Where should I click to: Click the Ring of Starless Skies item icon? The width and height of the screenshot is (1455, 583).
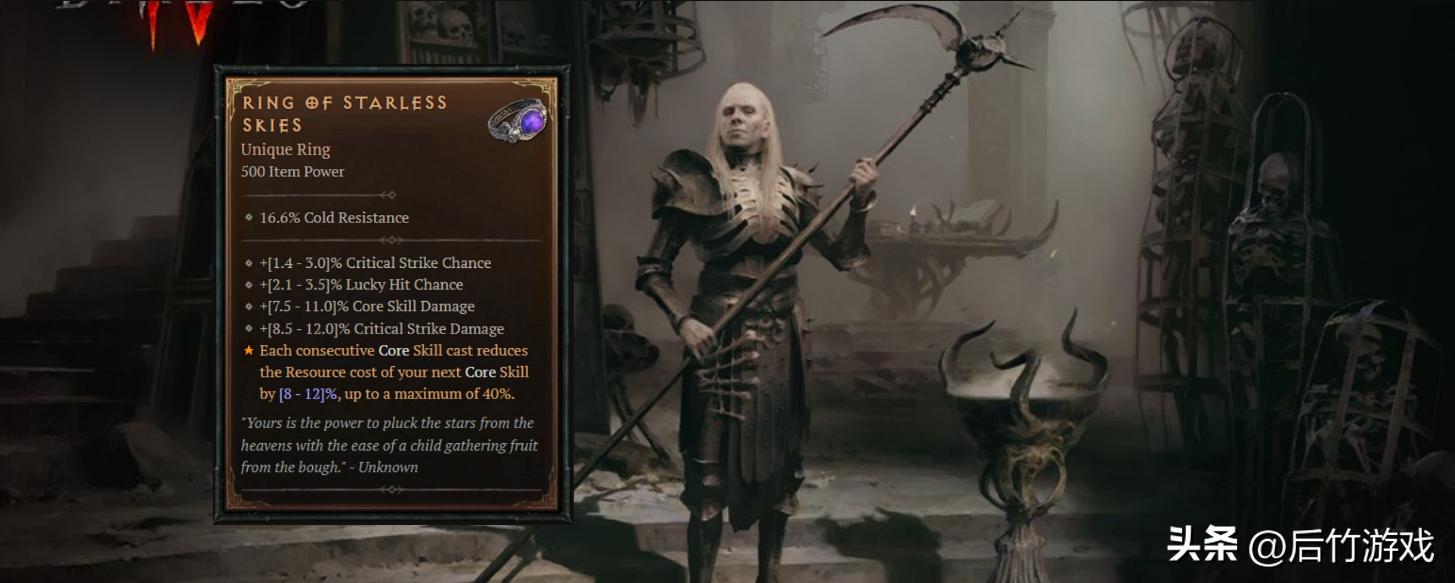click(518, 120)
